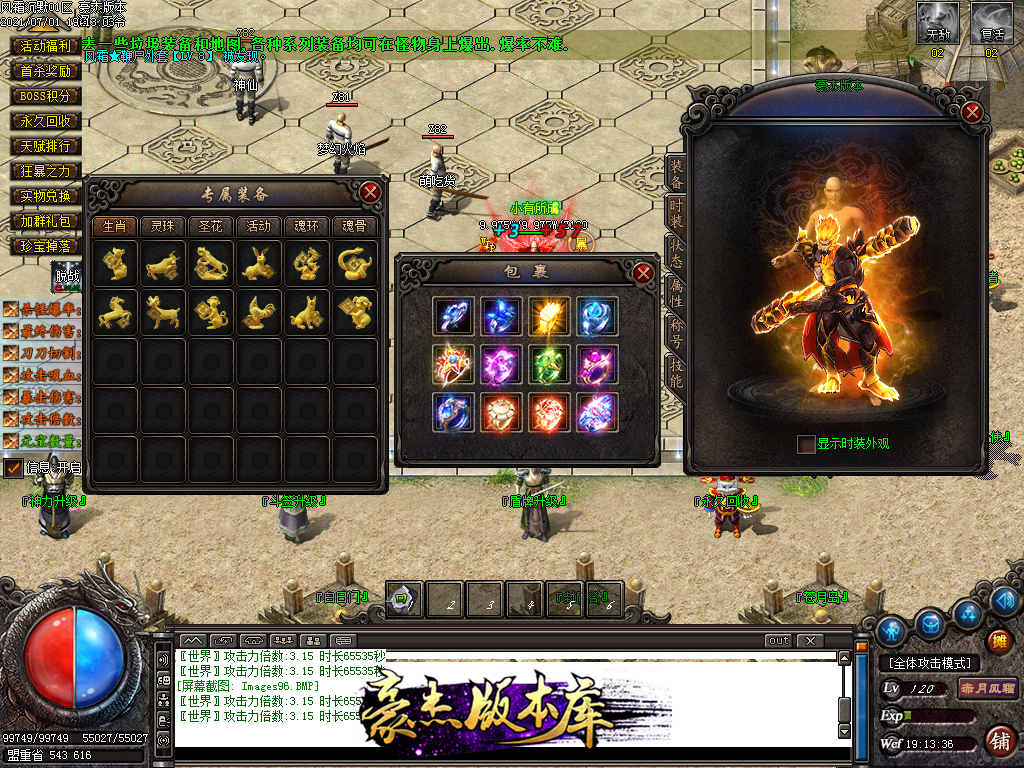1024x768 pixels.
Task: Close the 包裹 bag window
Action: tap(643, 272)
